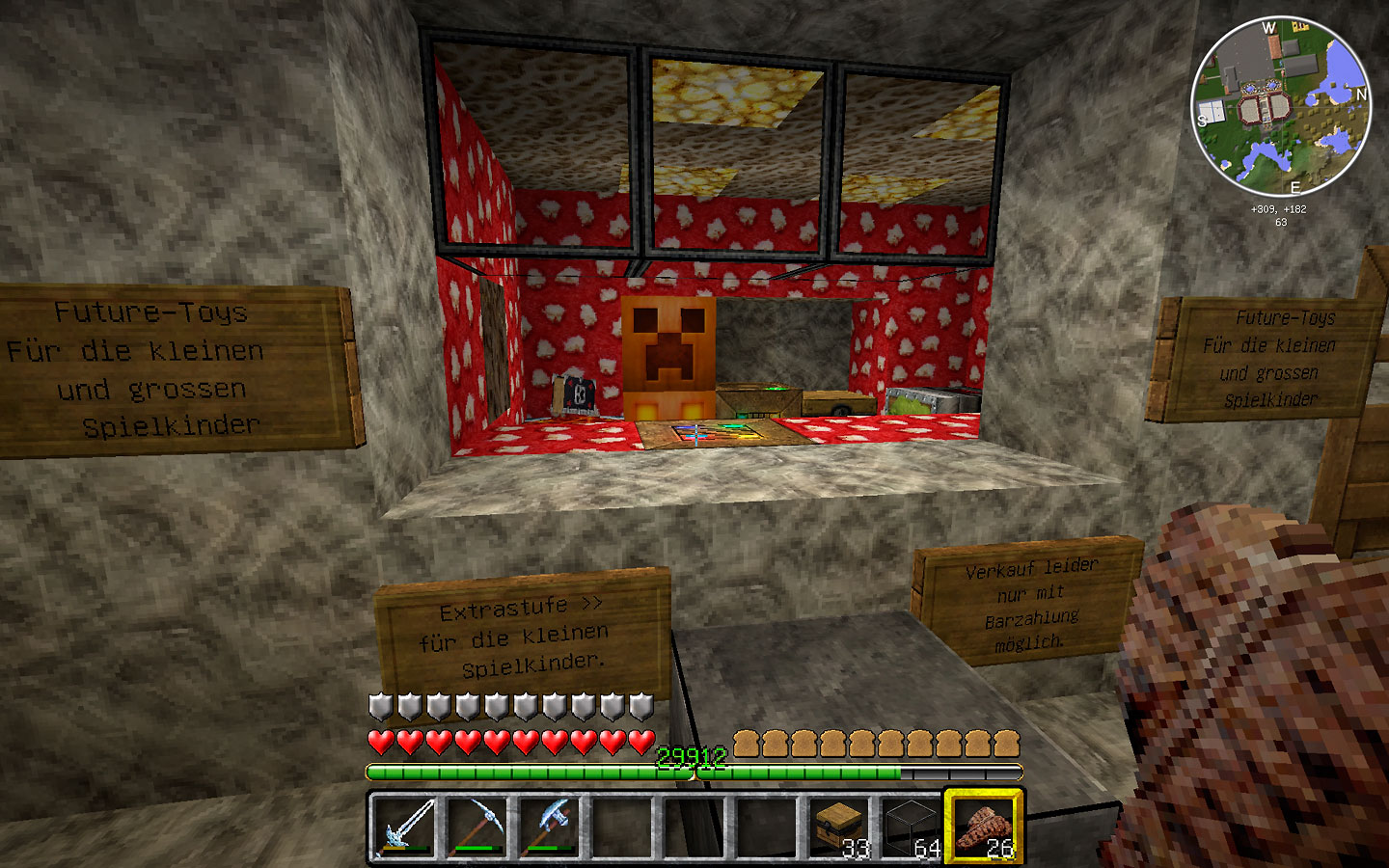Select the diamond sword hotbar slot
The image size is (1389, 868).
[405, 827]
